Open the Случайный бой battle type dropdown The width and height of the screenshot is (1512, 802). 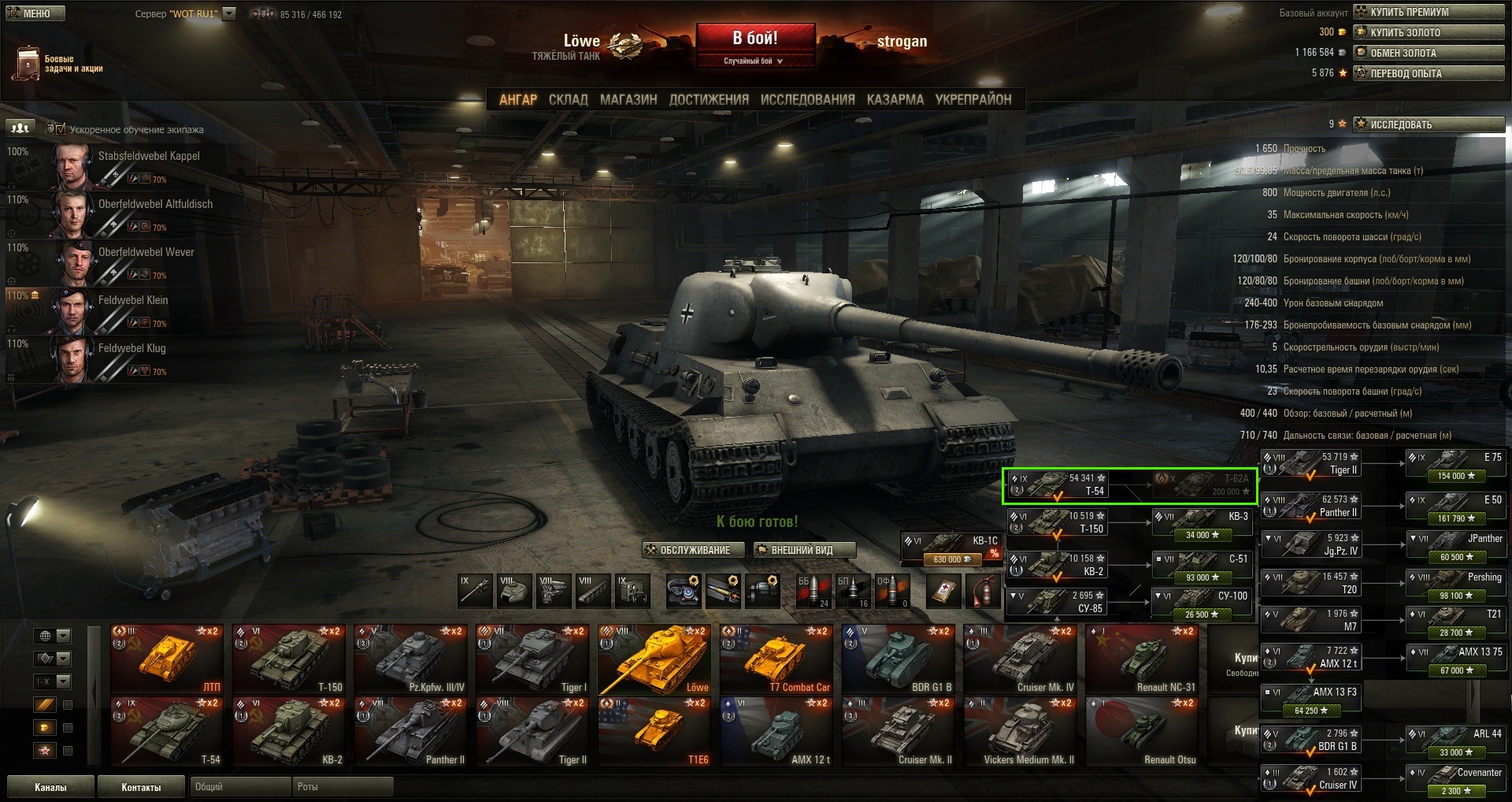coord(754,61)
